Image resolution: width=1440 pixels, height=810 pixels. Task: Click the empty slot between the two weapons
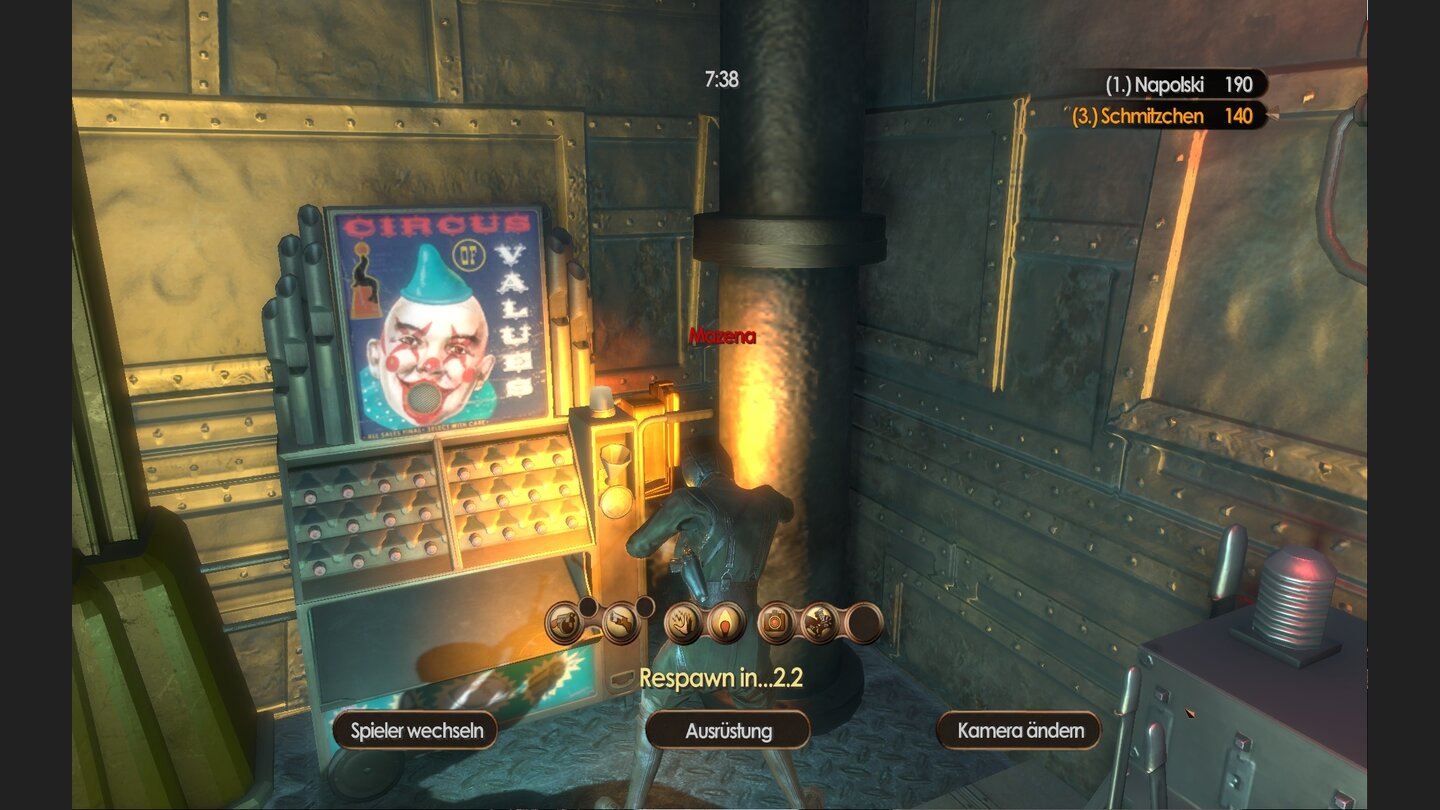pos(588,608)
